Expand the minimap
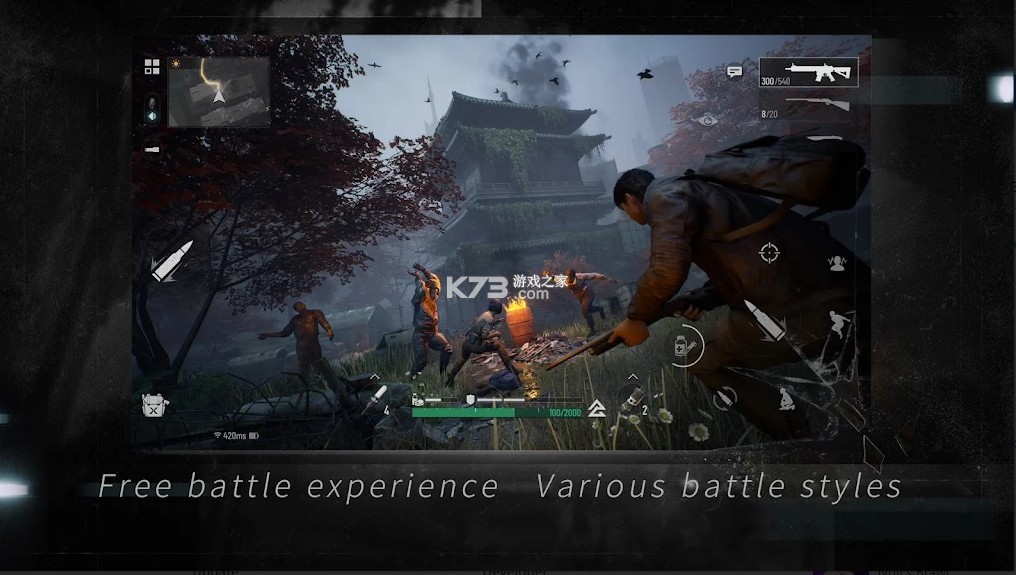1016x575 pixels. click(x=219, y=91)
